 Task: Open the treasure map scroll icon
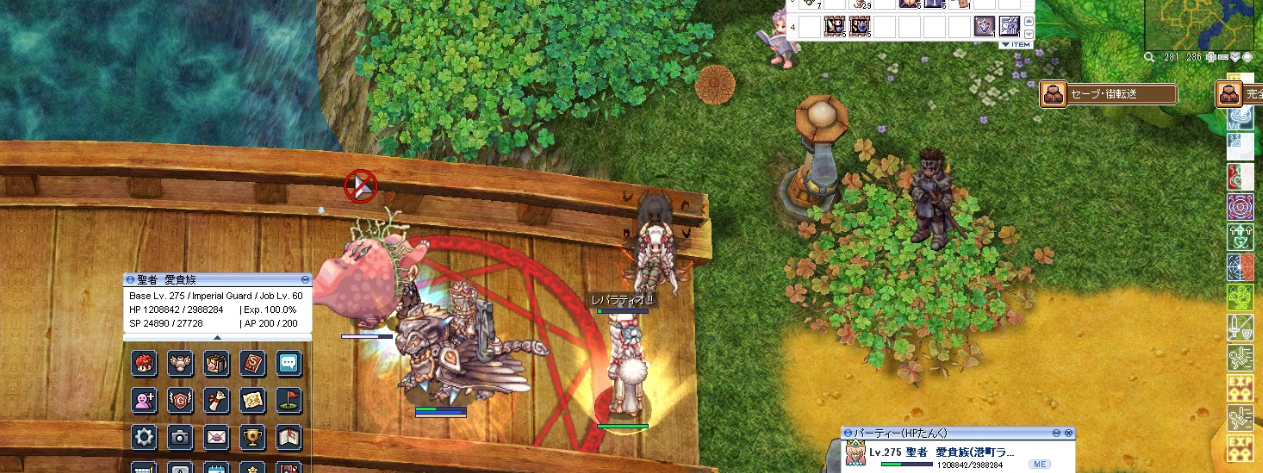coord(252,400)
